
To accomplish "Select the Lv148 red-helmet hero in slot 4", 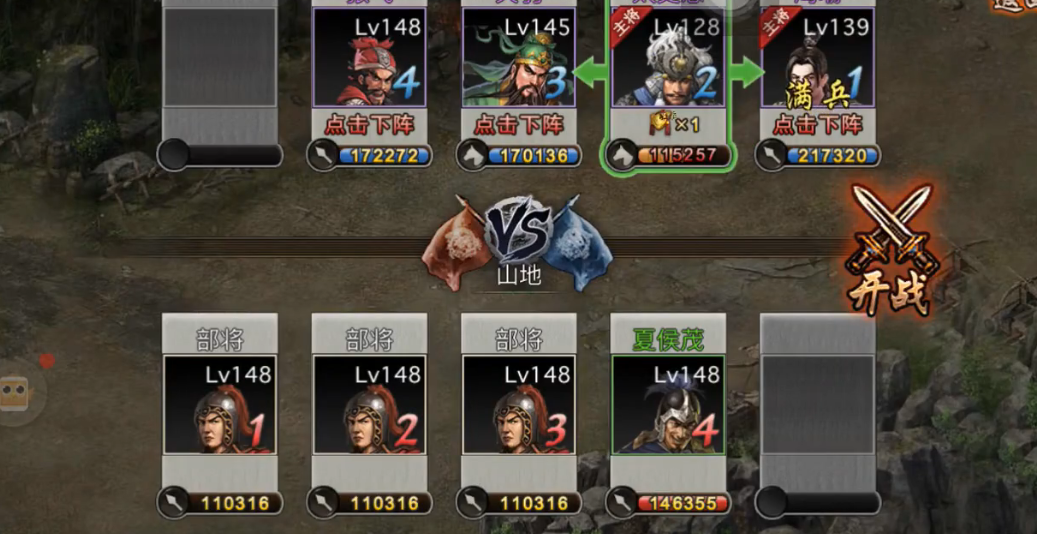I will pos(369,58).
